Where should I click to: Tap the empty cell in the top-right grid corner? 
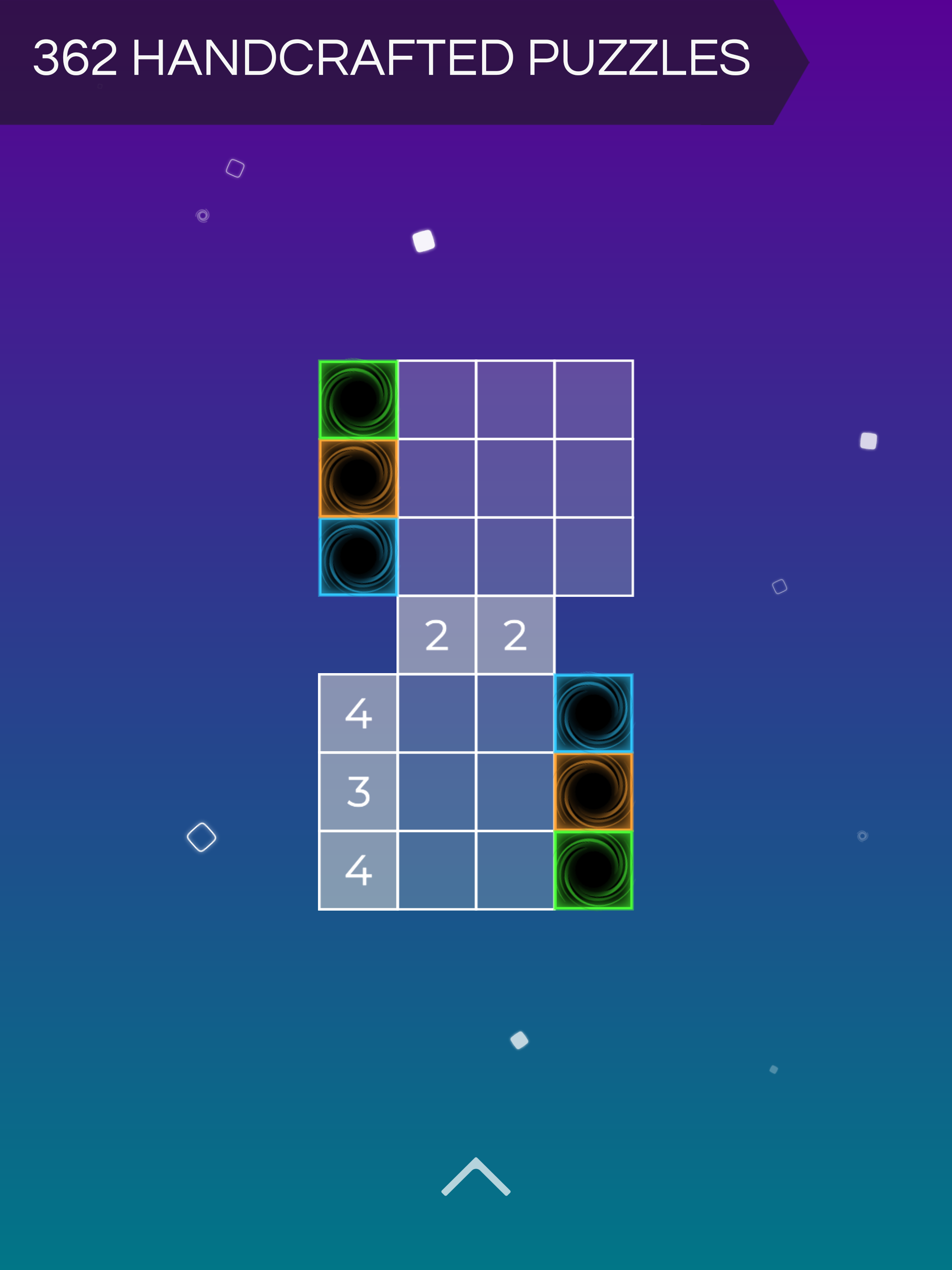[x=594, y=399]
